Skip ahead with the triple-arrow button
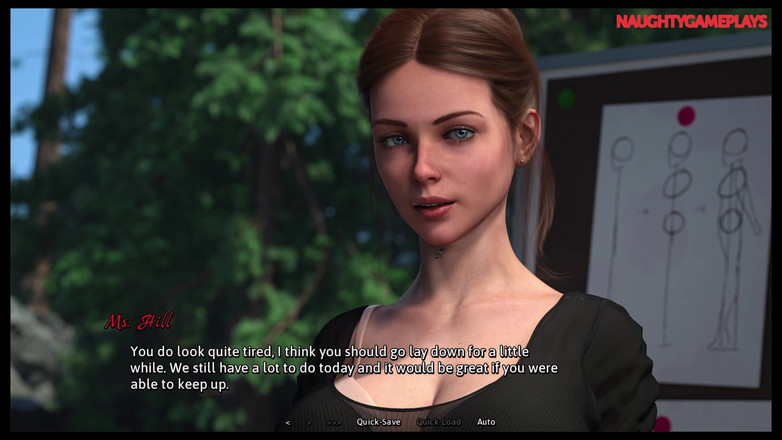Screen dimensions: 782x440 click(x=334, y=422)
